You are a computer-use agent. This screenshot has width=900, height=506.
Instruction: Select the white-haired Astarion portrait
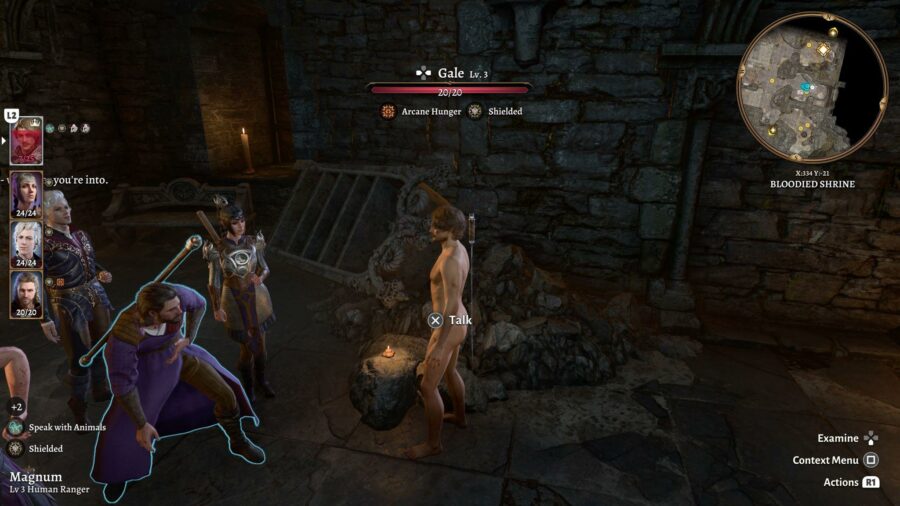point(26,241)
